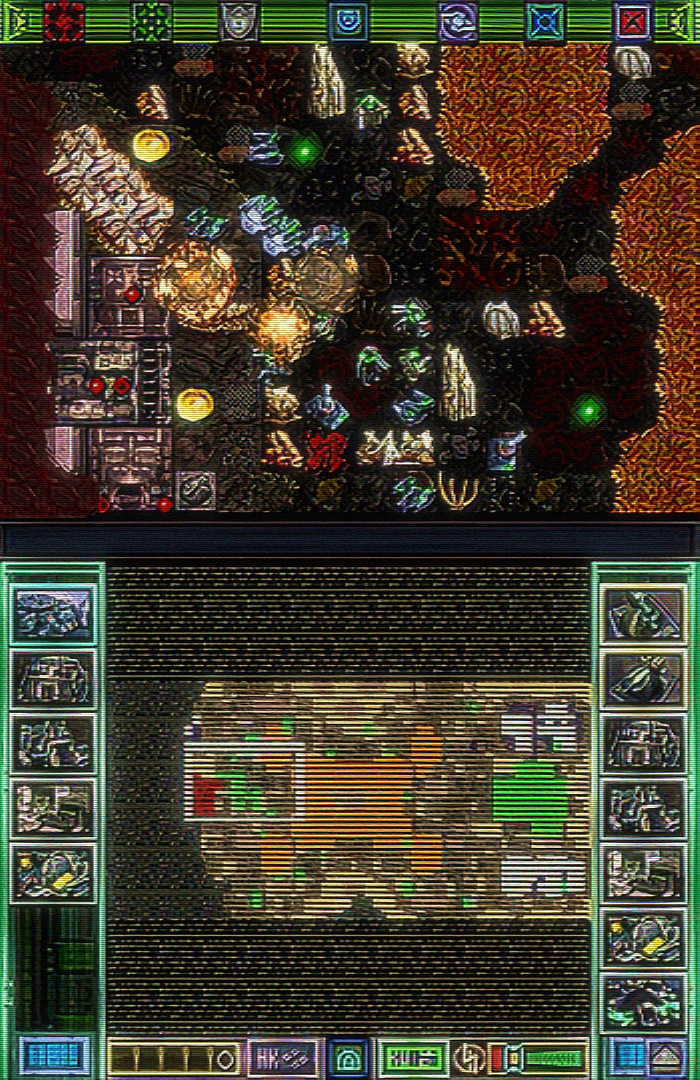Image resolution: width=700 pixels, height=1080 pixels.
Task: Click the blue grid button at bottom-left corner
Action: point(54,1056)
